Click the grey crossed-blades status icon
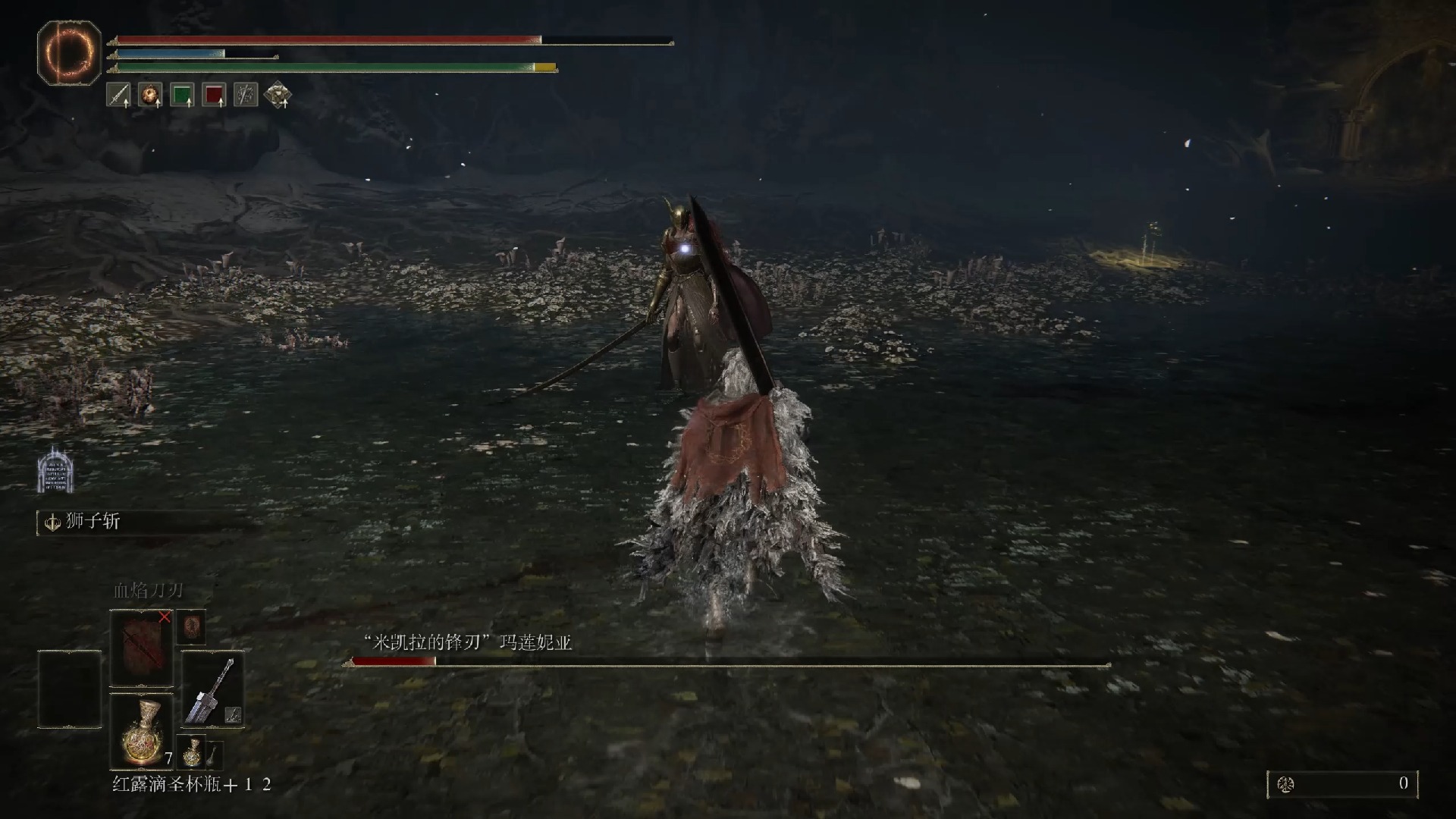Image resolution: width=1456 pixels, height=819 pixels. 246,95
